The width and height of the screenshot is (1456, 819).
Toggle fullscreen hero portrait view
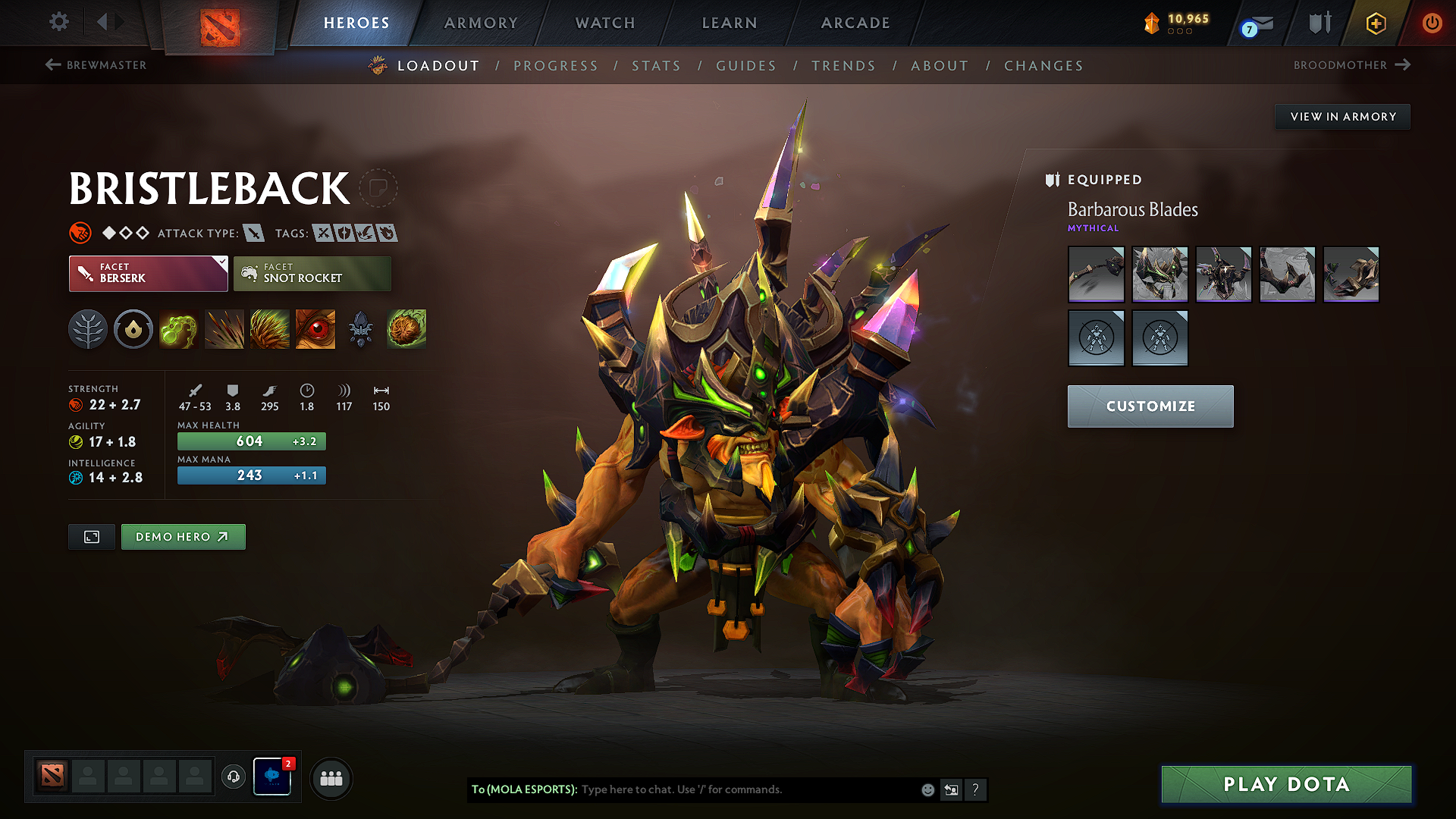pyautogui.click(x=91, y=536)
